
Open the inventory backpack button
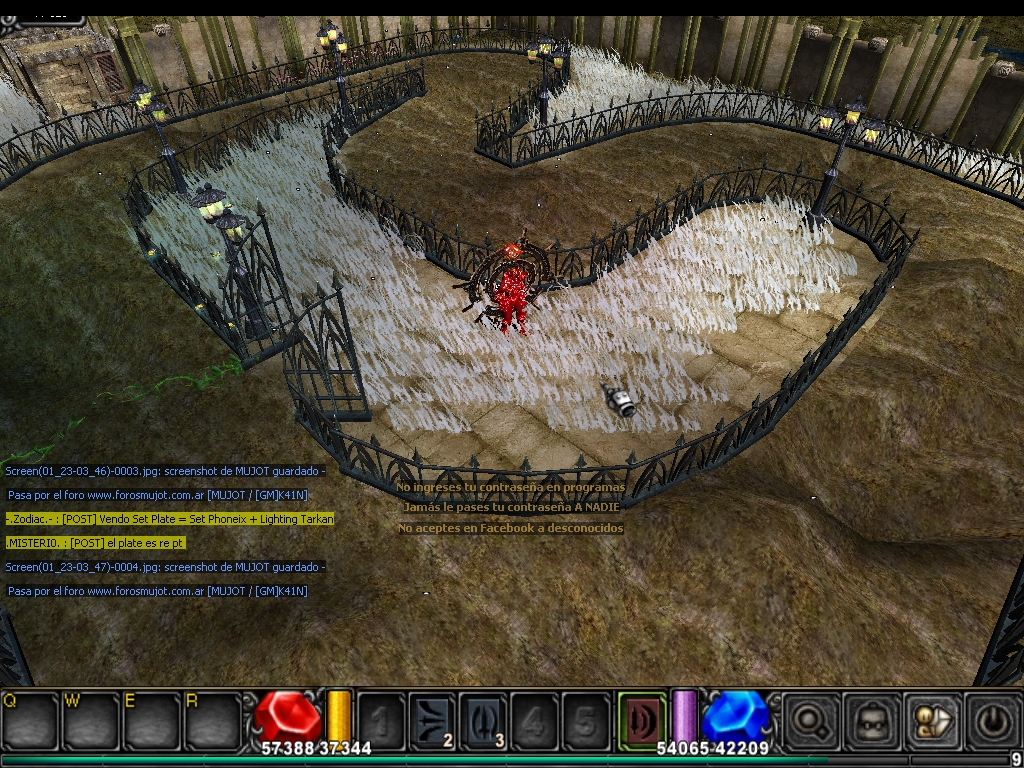tap(871, 720)
